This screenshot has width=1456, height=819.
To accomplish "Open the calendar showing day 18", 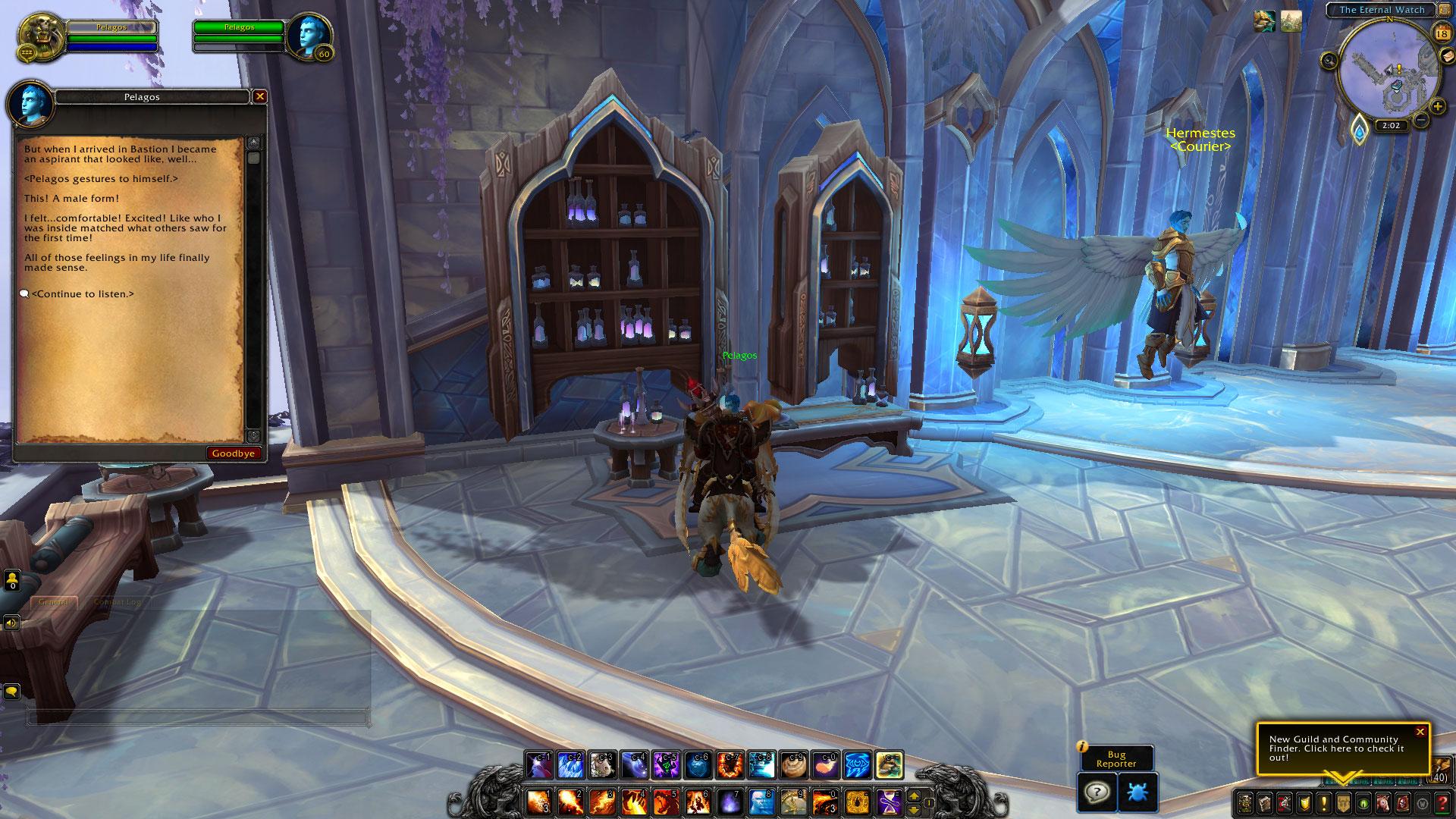I will 1441,33.
